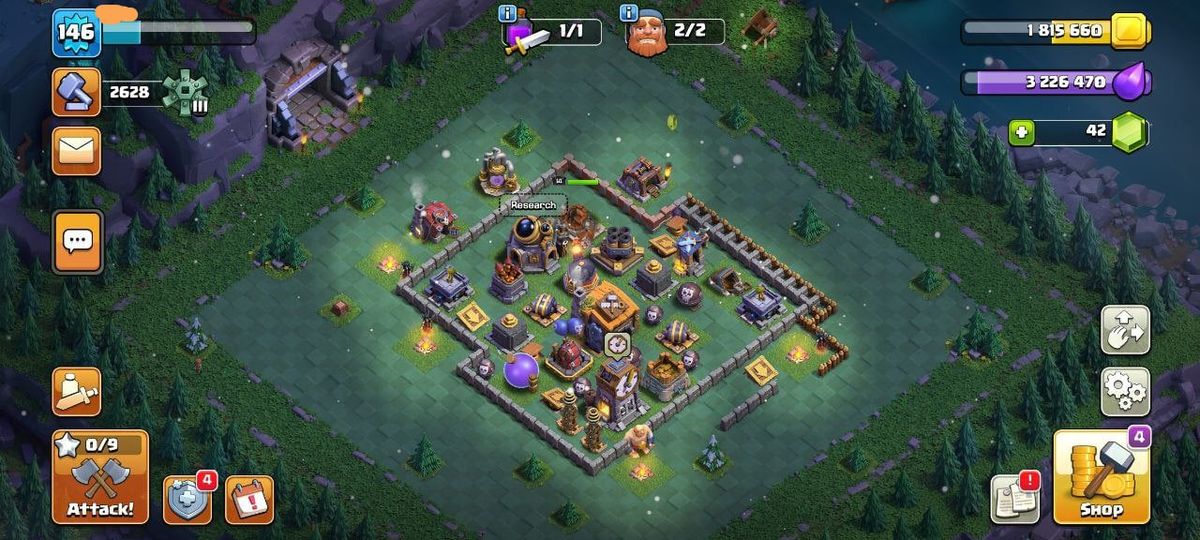
Task: Start a battle with the Attack! button
Action: (x=100, y=477)
